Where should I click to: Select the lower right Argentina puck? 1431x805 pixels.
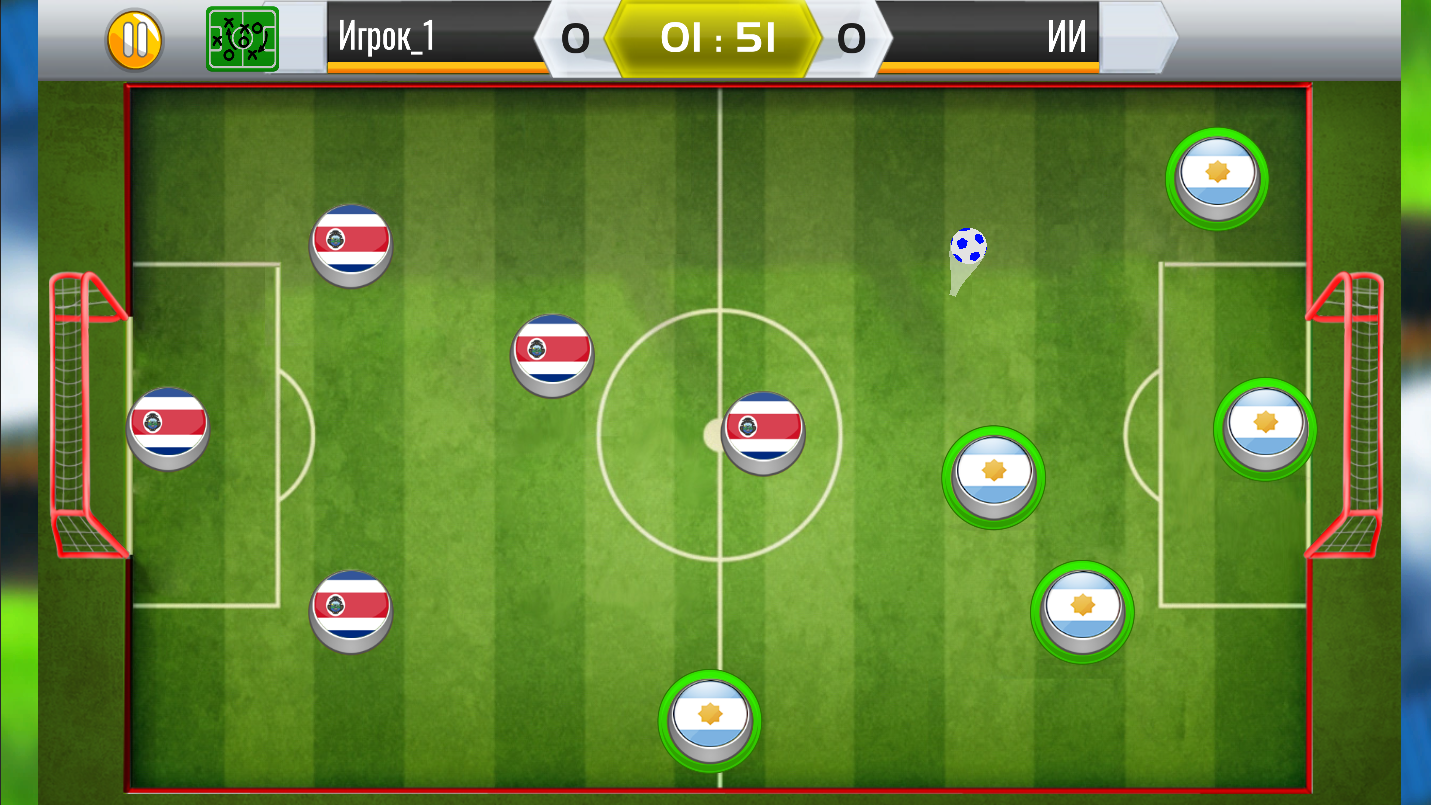[x=1081, y=611]
